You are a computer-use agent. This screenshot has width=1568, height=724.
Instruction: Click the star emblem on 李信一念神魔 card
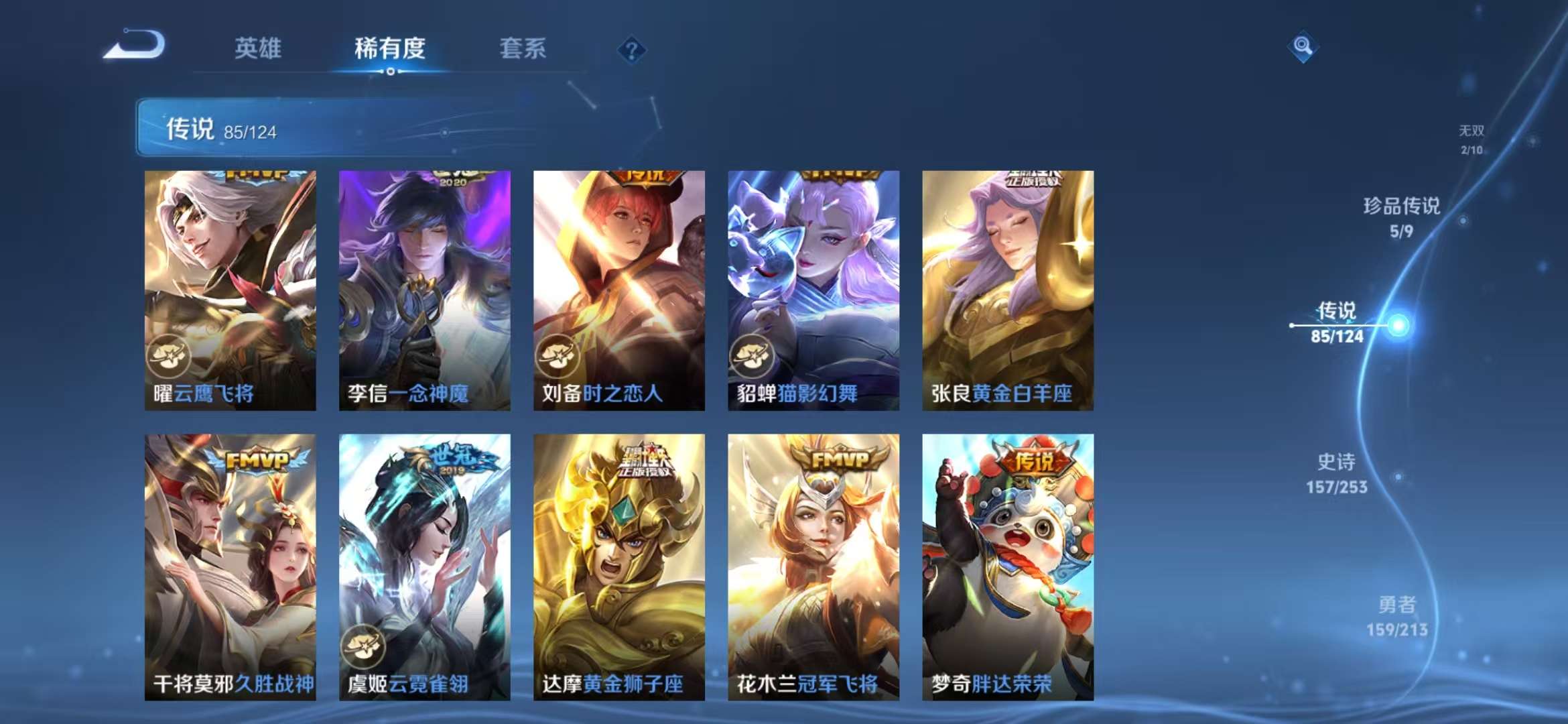(365, 356)
